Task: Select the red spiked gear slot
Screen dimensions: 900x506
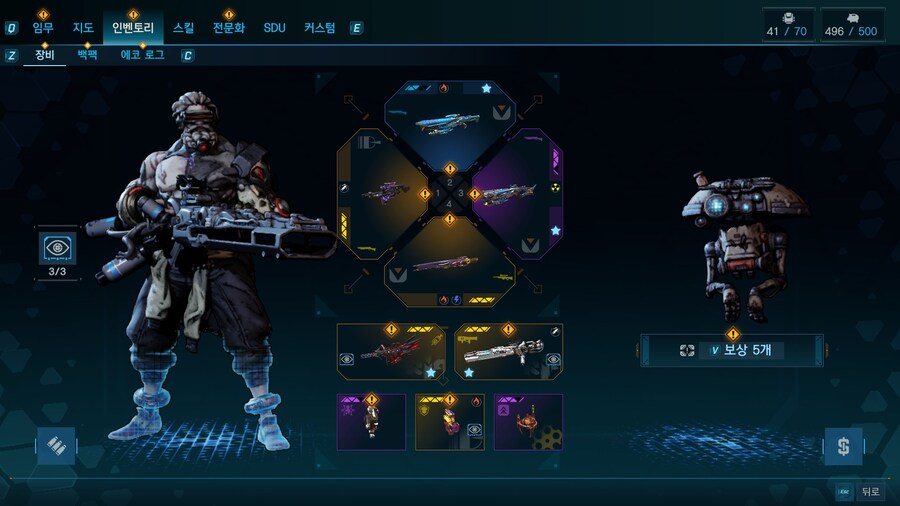Action: [x=390, y=351]
